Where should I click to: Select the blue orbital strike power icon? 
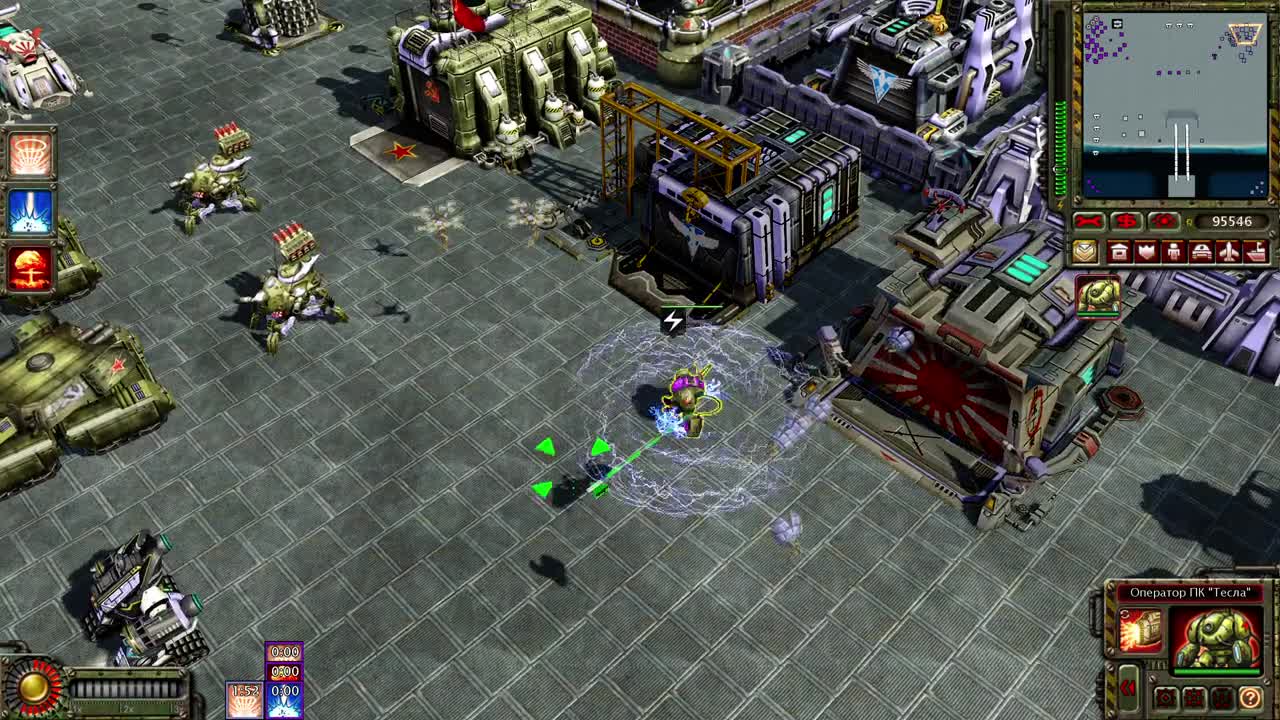click(28, 210)
